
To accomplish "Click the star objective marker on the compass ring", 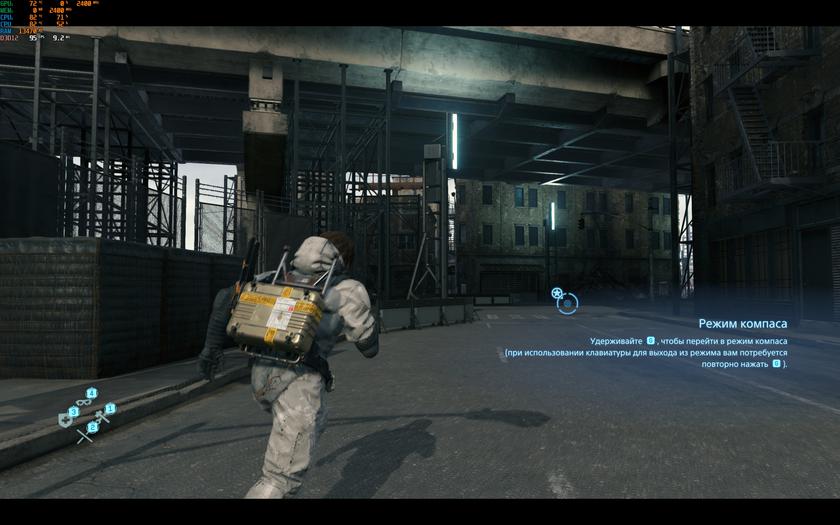I will click(557, 293).
